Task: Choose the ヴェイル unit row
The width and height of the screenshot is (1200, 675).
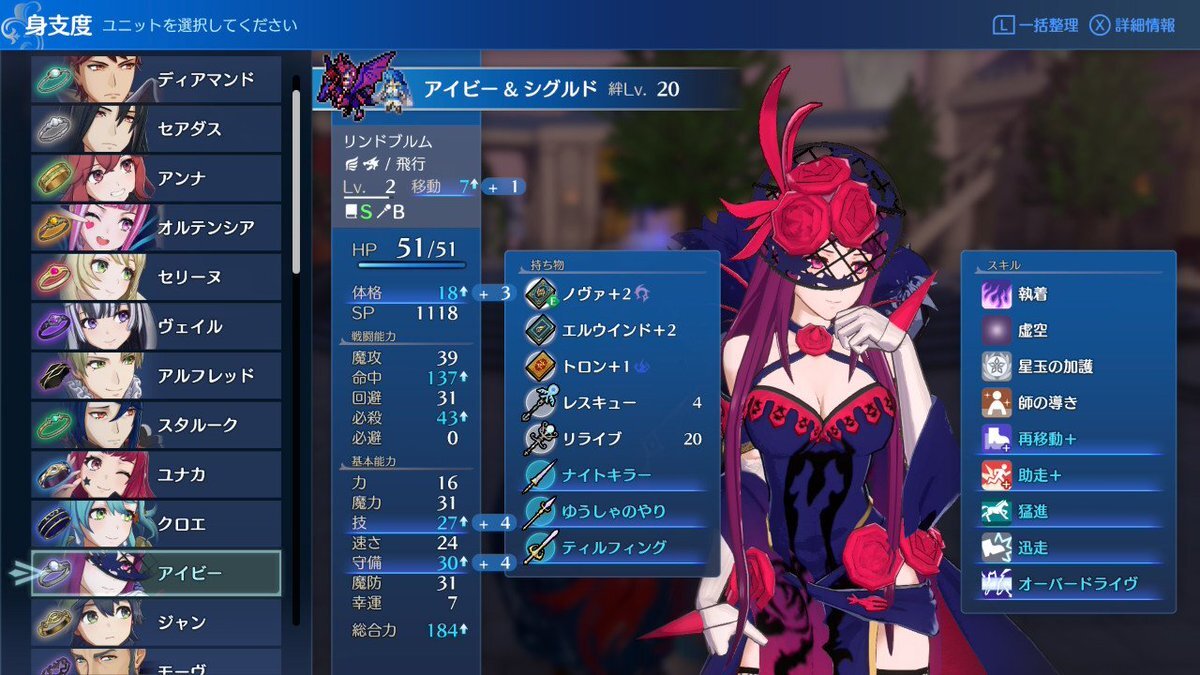Action: pyautogui.click(x=156, y=327)
